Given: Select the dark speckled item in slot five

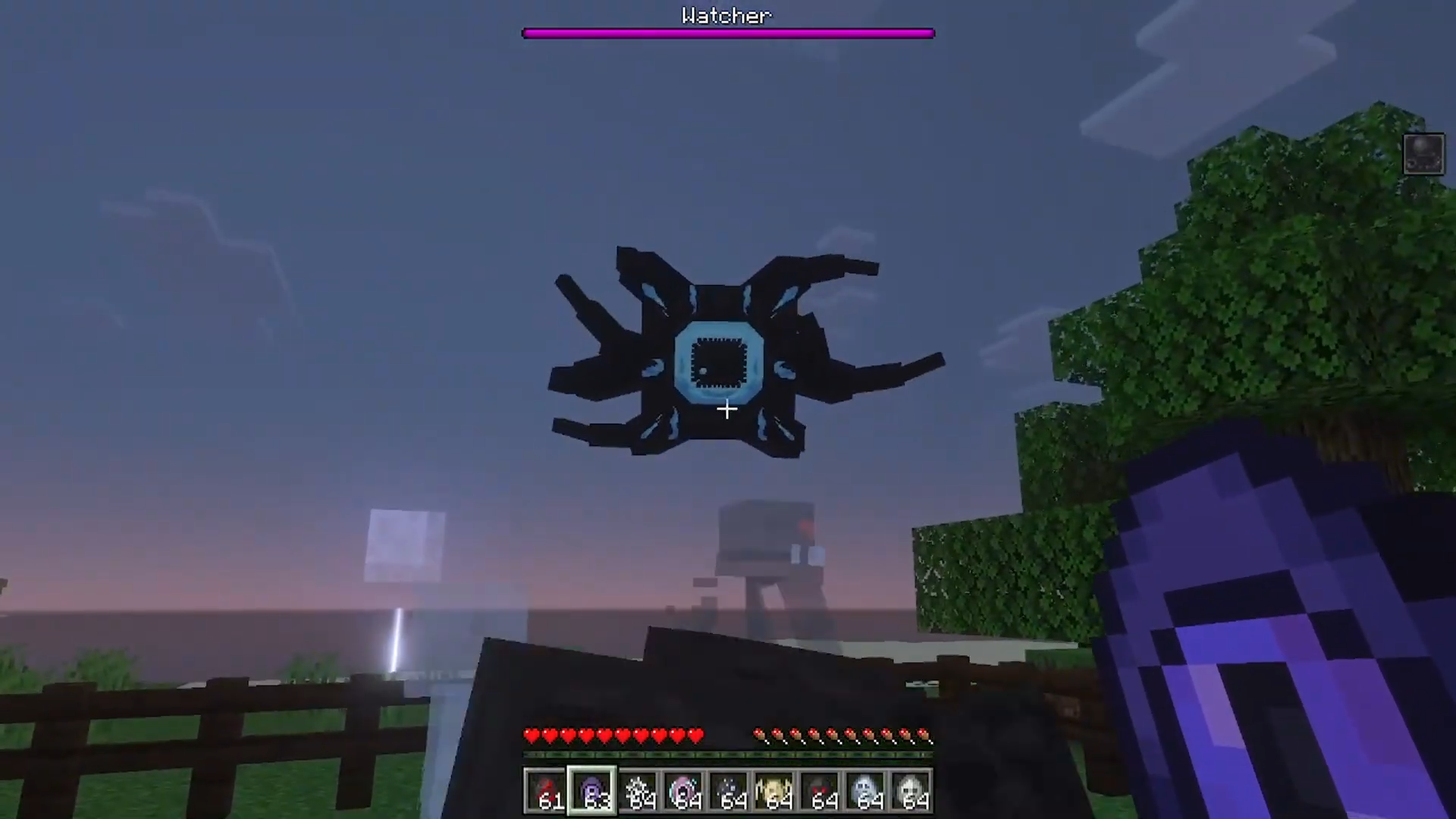Looking at the screenshot, I should 730,789.
